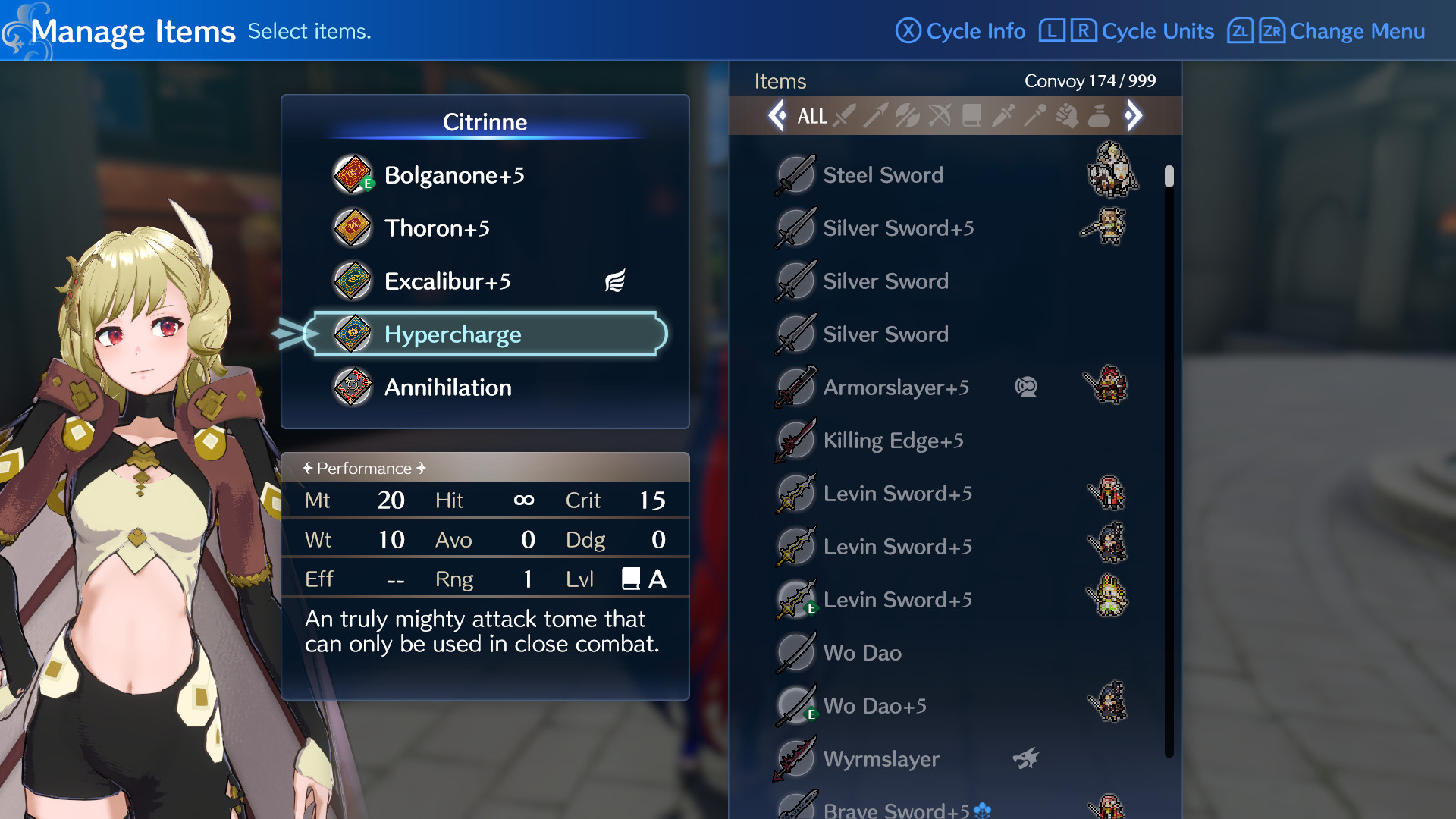The height and width of the screenshot is (819, 1456).
Task: Filter the convoy by staves
Action: pos(1034,116)
